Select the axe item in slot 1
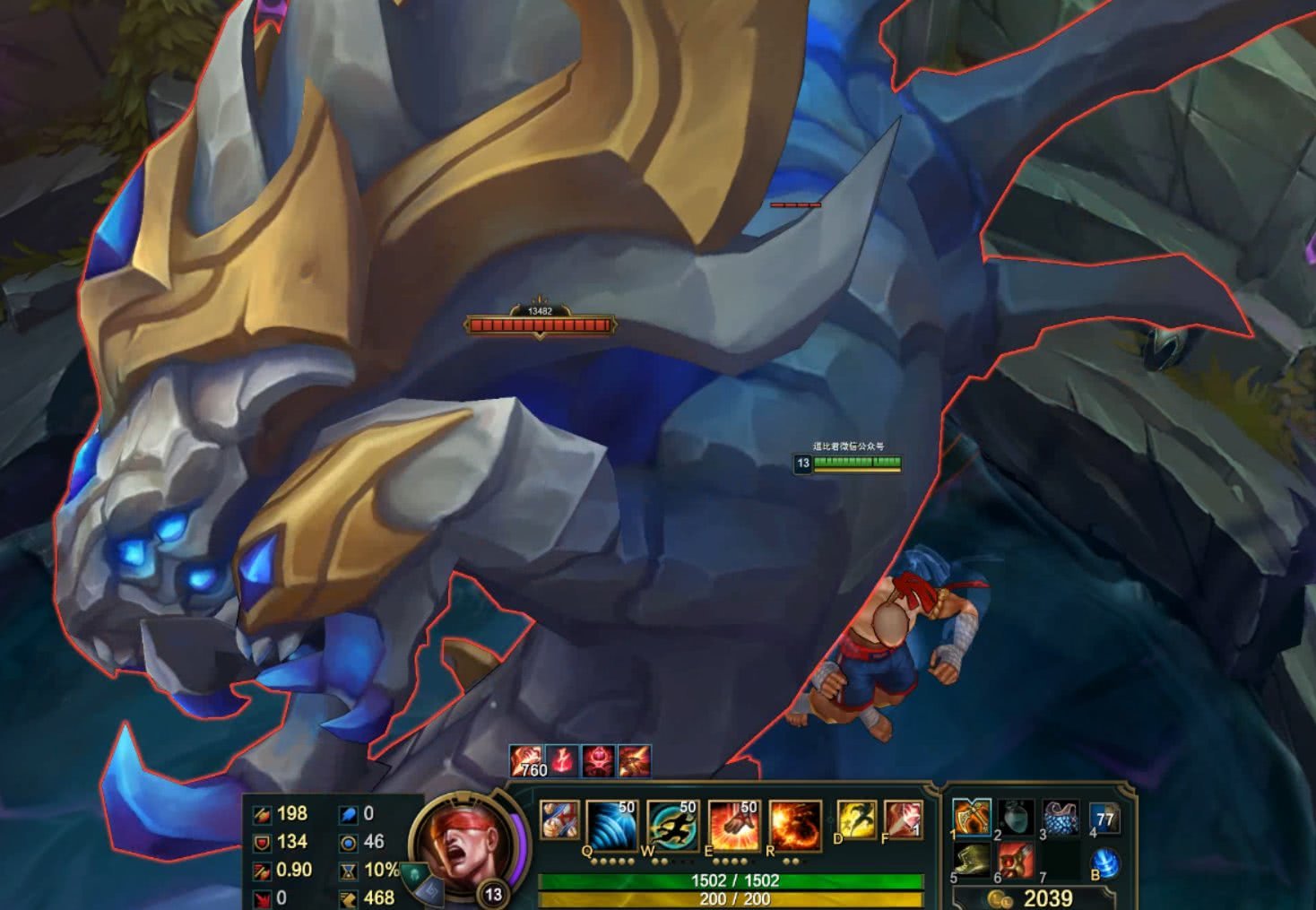The width and height of the screenshot is (1316, 910). click(972, 818)
